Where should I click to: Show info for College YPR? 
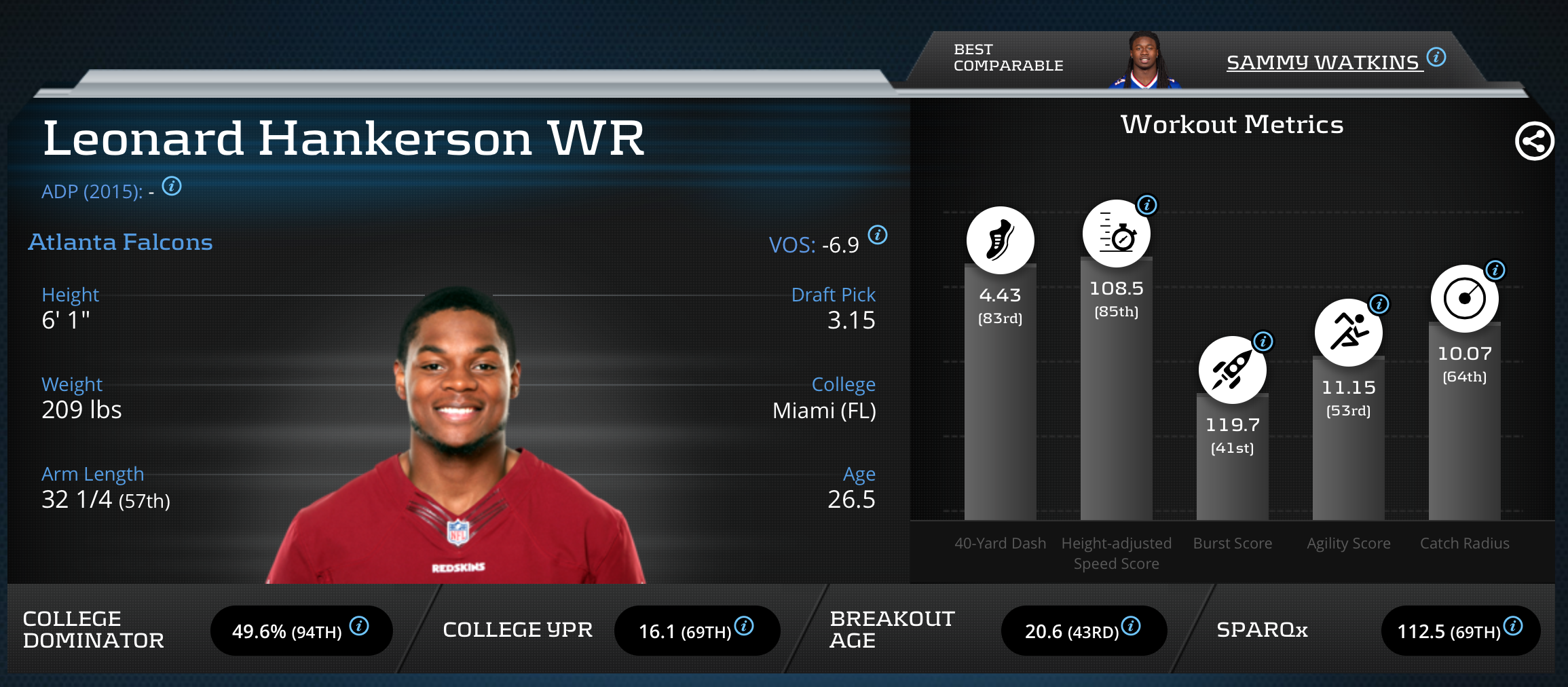click(x=744, y=625)
